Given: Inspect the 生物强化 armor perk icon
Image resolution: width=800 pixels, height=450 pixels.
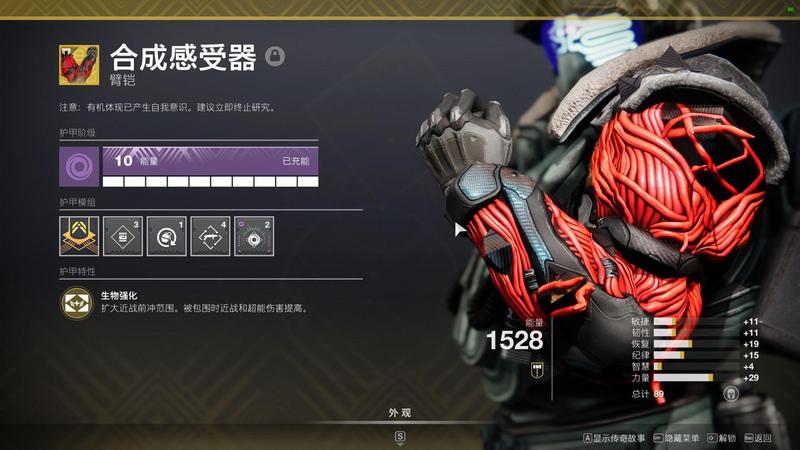Looking at the screenshot, I should pos(77,303).
